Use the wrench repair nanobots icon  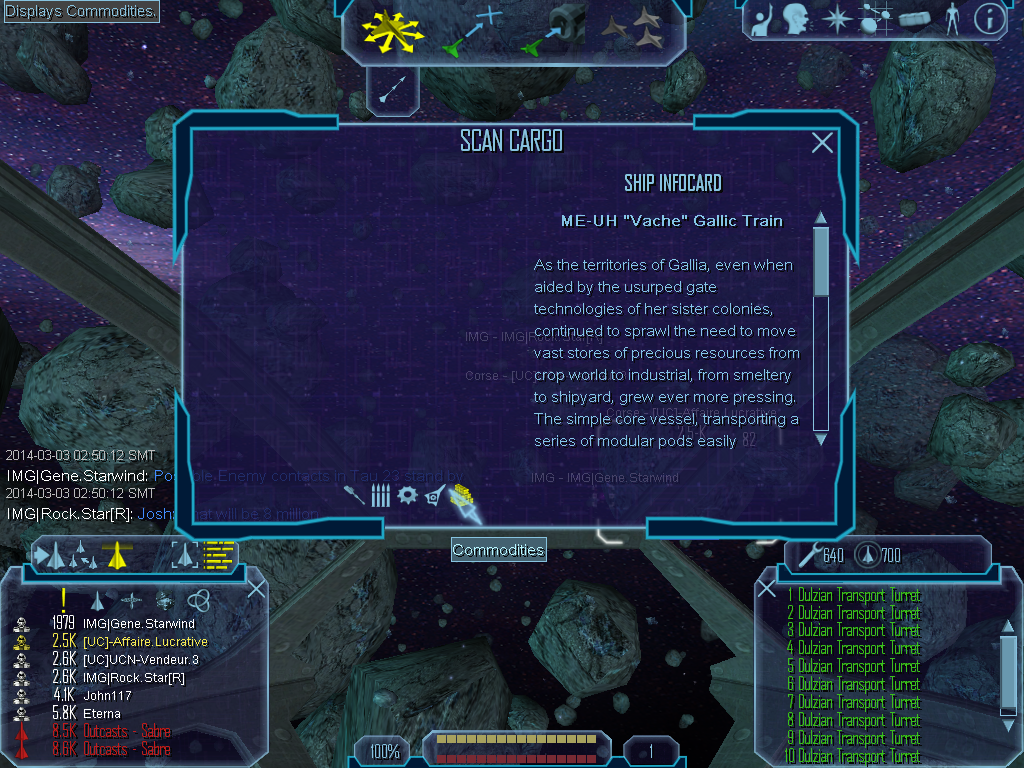[x=806, y=554]
